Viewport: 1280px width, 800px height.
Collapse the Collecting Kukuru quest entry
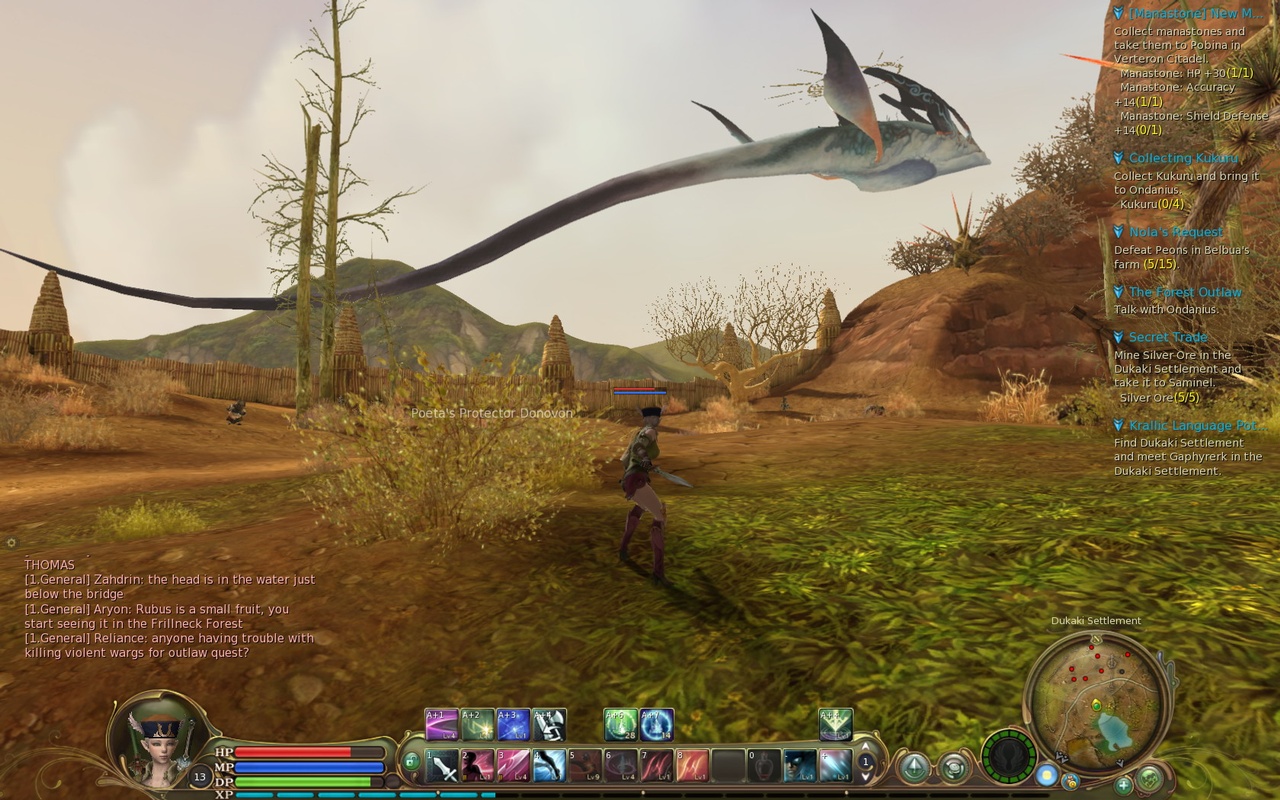[x=1118, y=157]
